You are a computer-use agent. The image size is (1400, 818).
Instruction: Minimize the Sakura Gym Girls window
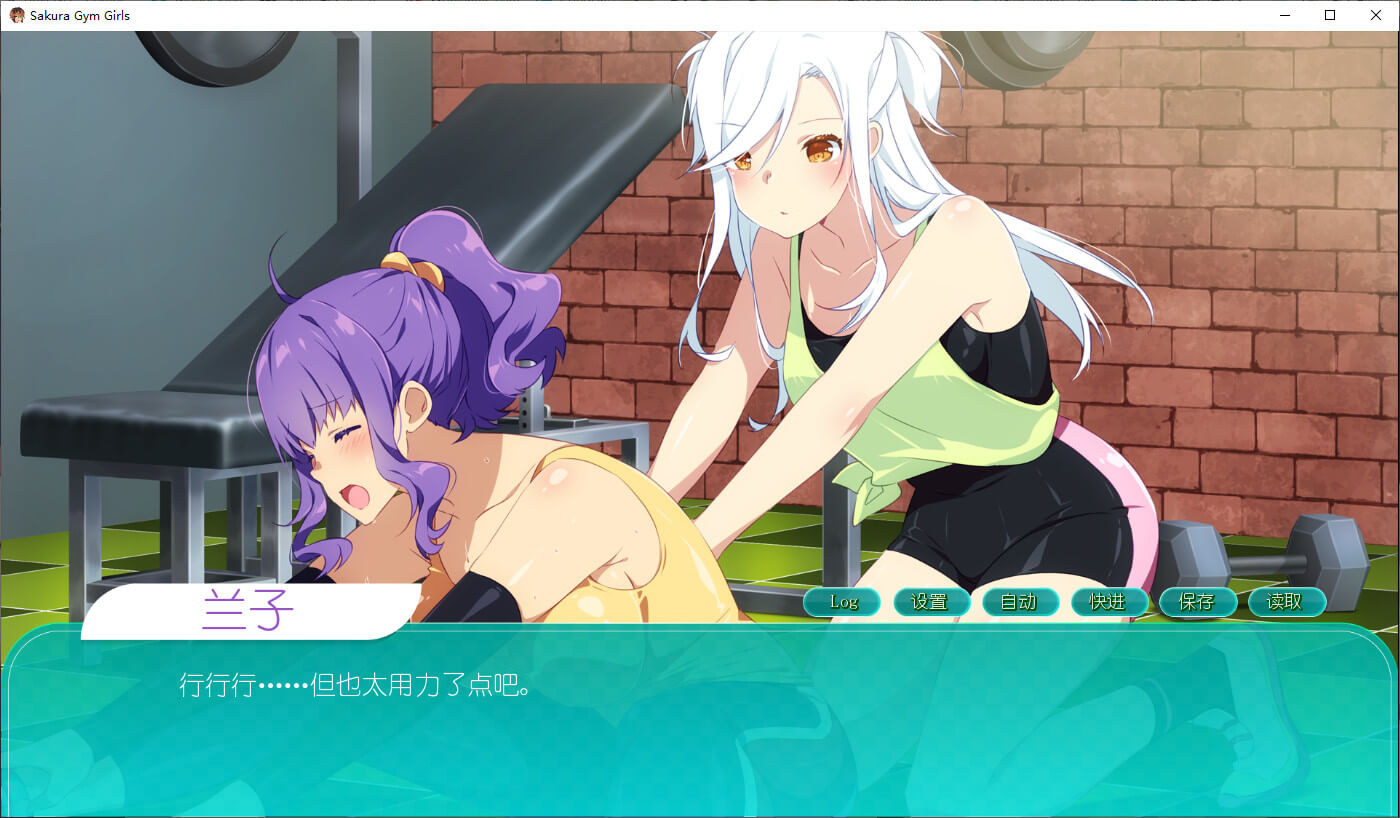[1284, 15]
